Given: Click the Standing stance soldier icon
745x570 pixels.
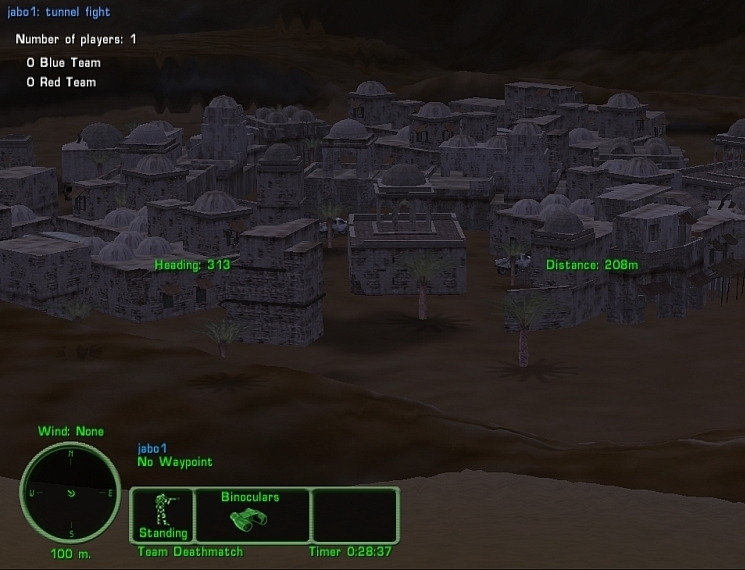Looking at the screenshot, I should 162,512.
